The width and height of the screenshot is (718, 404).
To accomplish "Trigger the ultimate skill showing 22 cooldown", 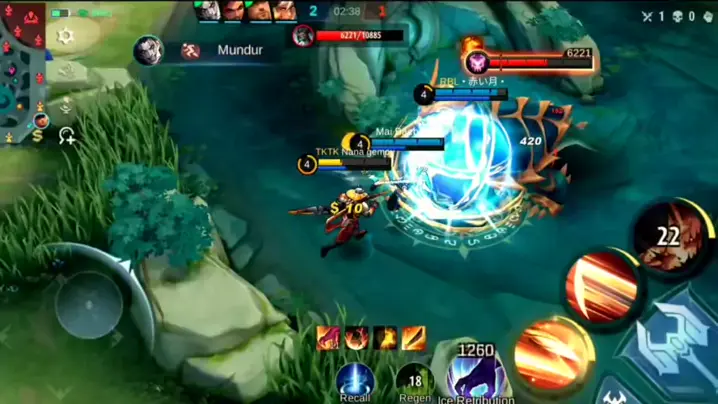I will 669,236.
